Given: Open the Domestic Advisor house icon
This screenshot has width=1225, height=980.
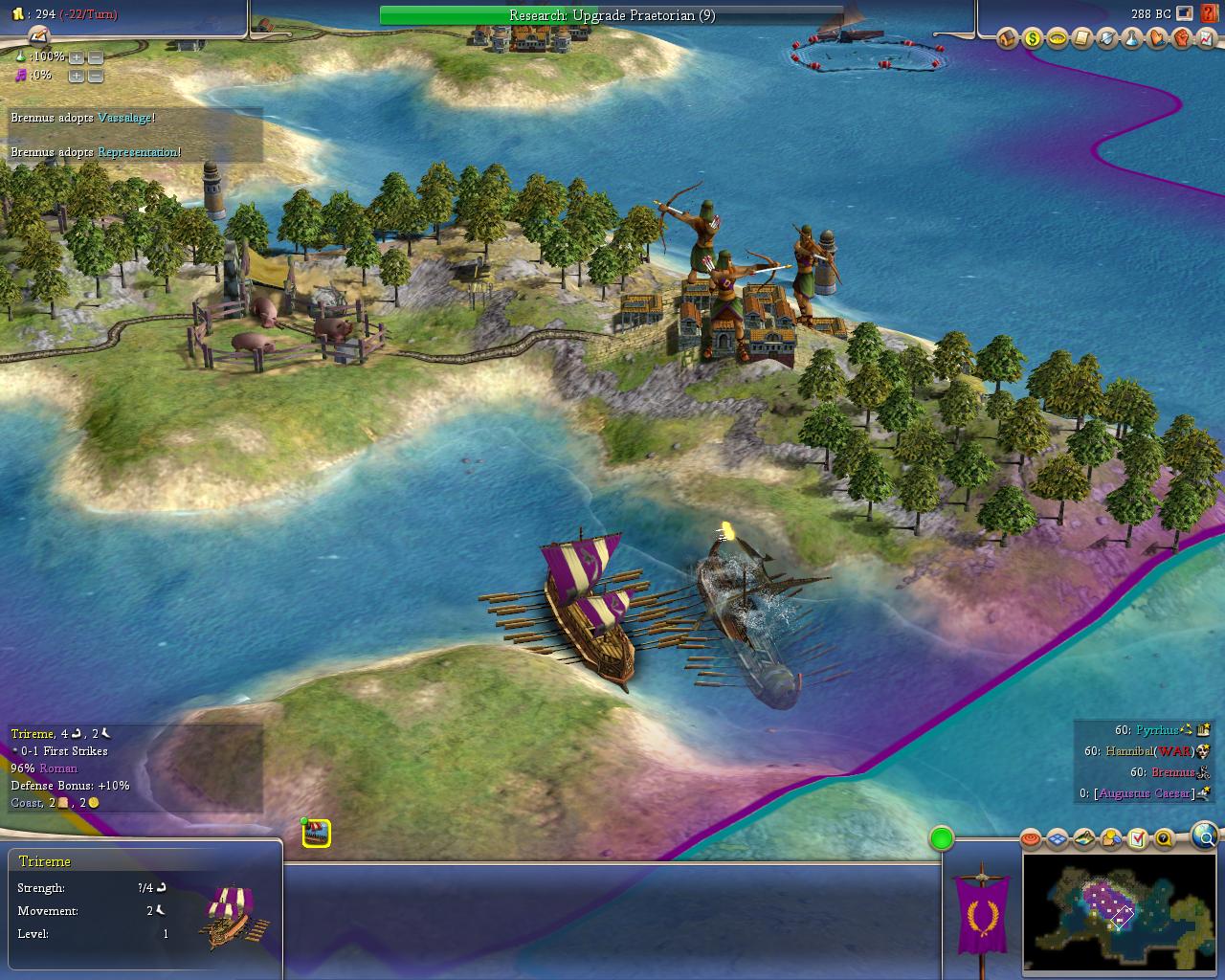Looking at the screenshot, I should [1007, 38].
